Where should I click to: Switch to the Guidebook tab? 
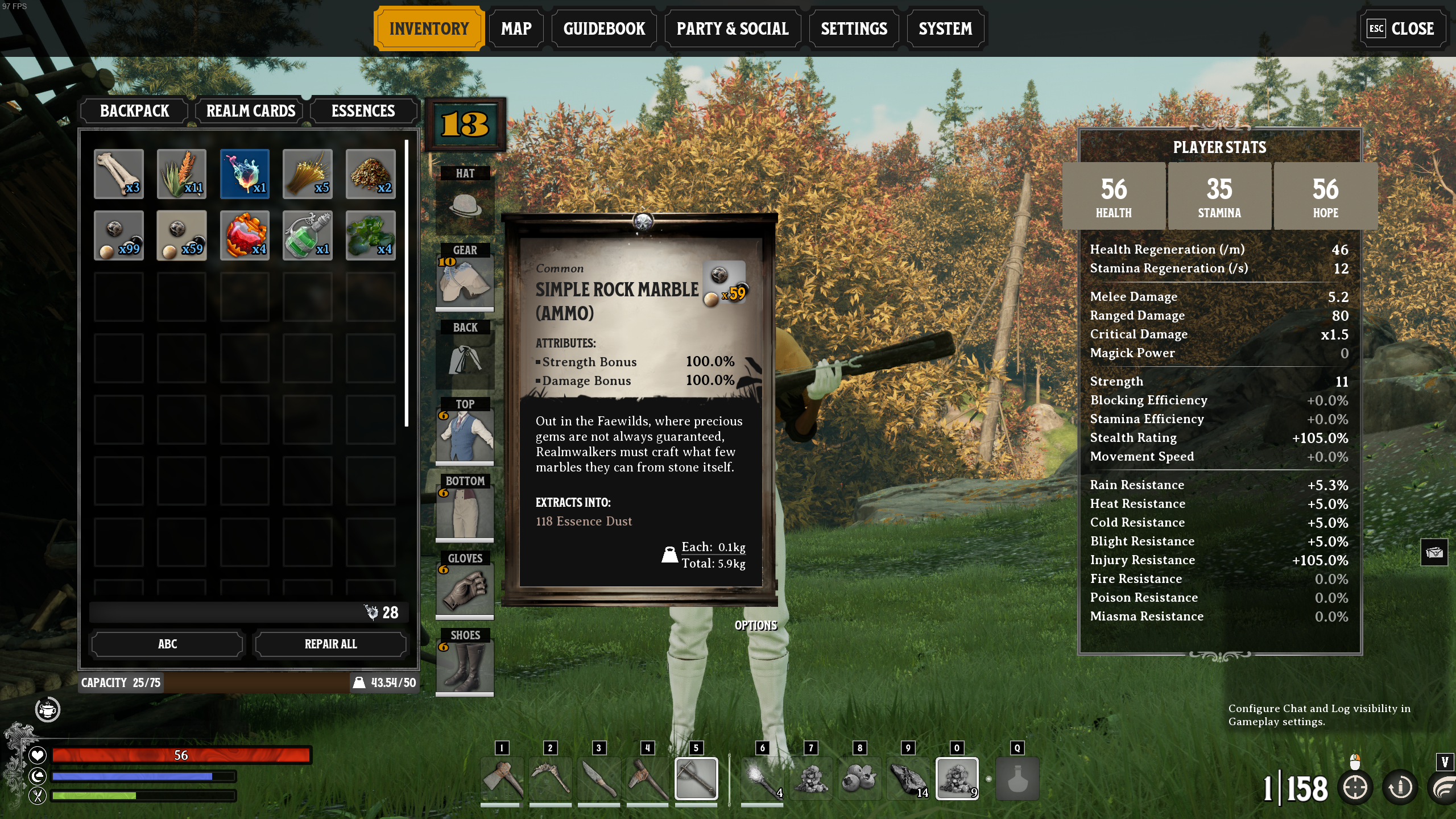pos(604,28)
